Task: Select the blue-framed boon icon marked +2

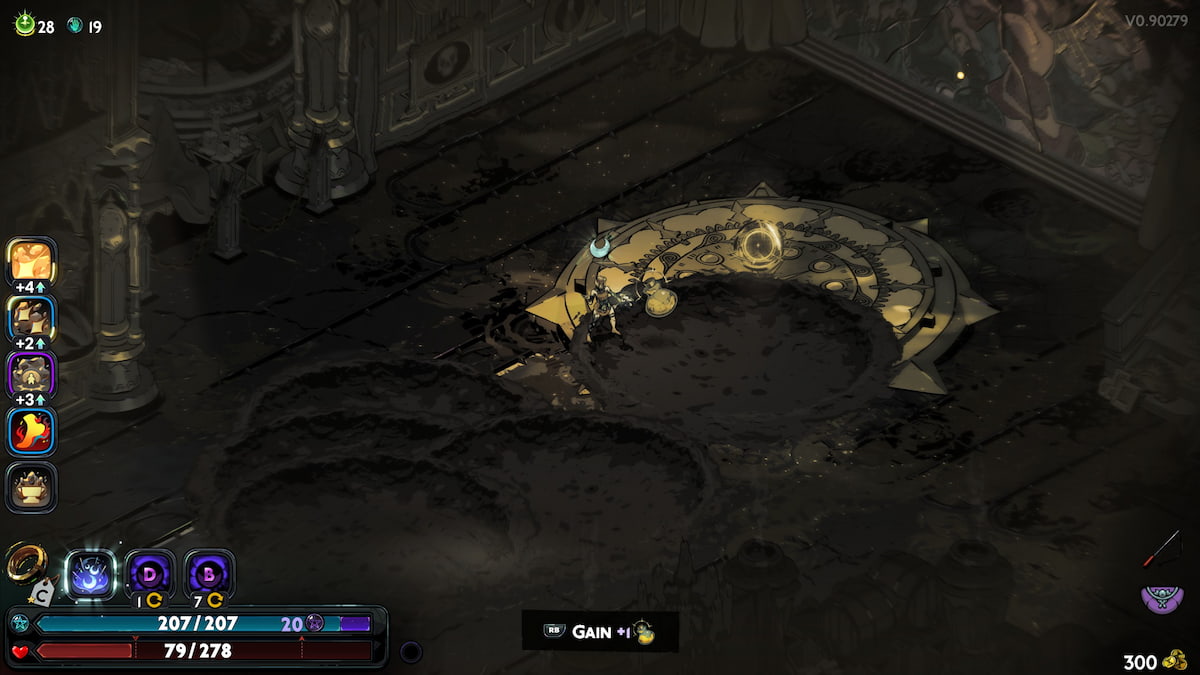Action: tap(32, 319)
